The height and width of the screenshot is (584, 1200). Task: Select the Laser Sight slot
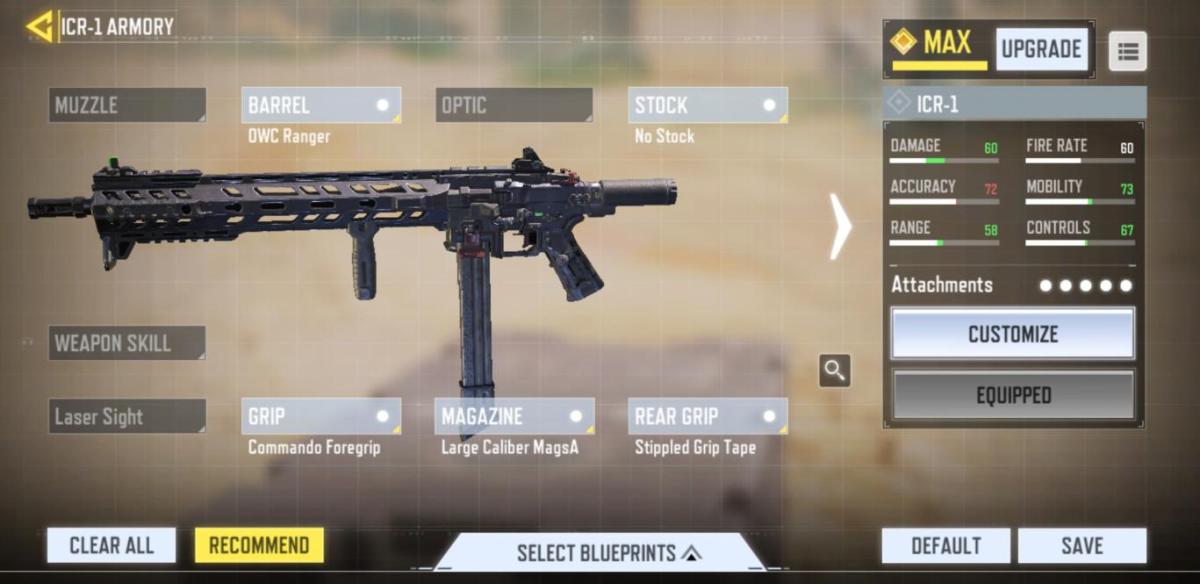[x=127, y=417]
